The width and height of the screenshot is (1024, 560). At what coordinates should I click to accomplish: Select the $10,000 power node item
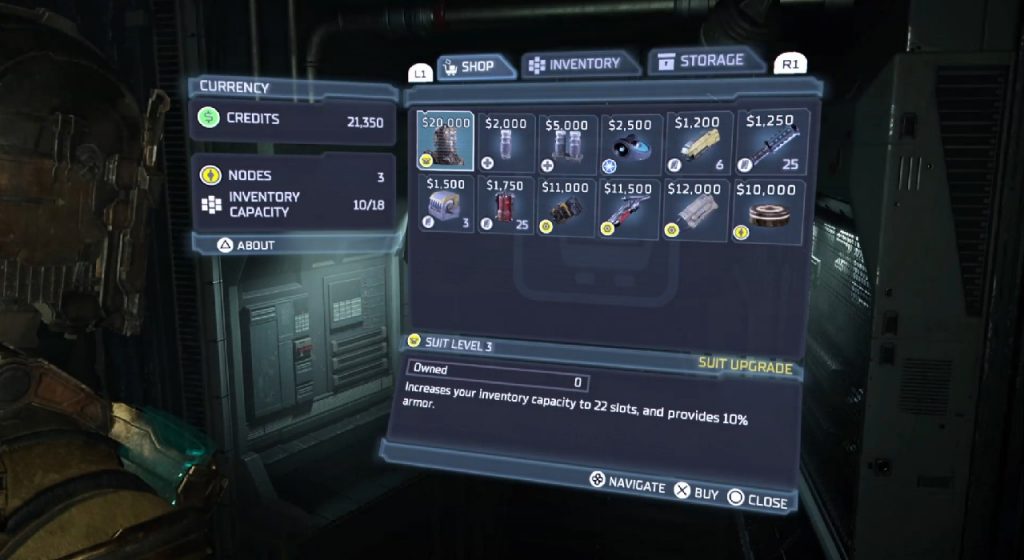tap(769, 208)
